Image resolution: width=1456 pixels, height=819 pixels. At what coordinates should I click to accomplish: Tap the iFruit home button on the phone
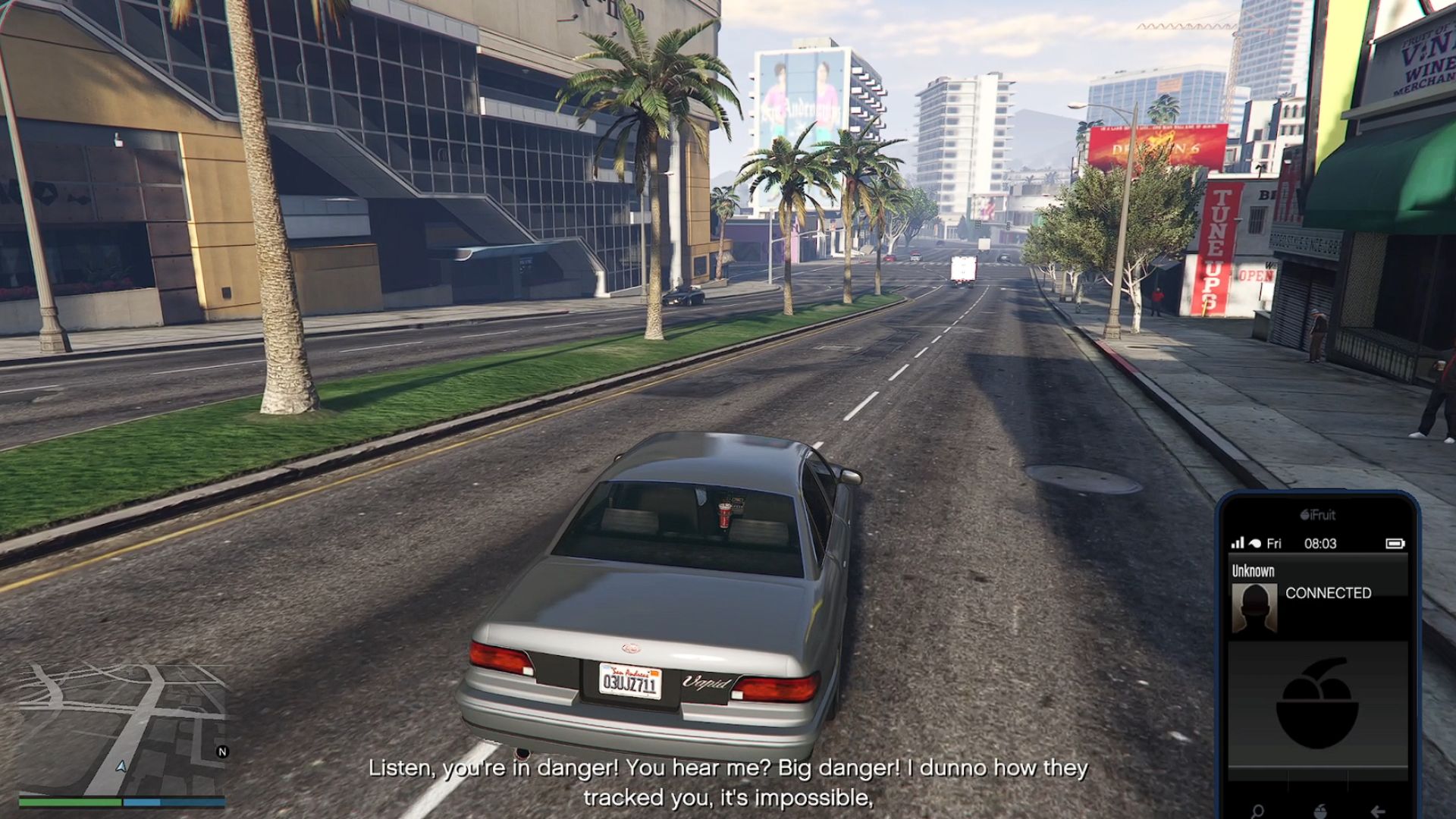1319,811
